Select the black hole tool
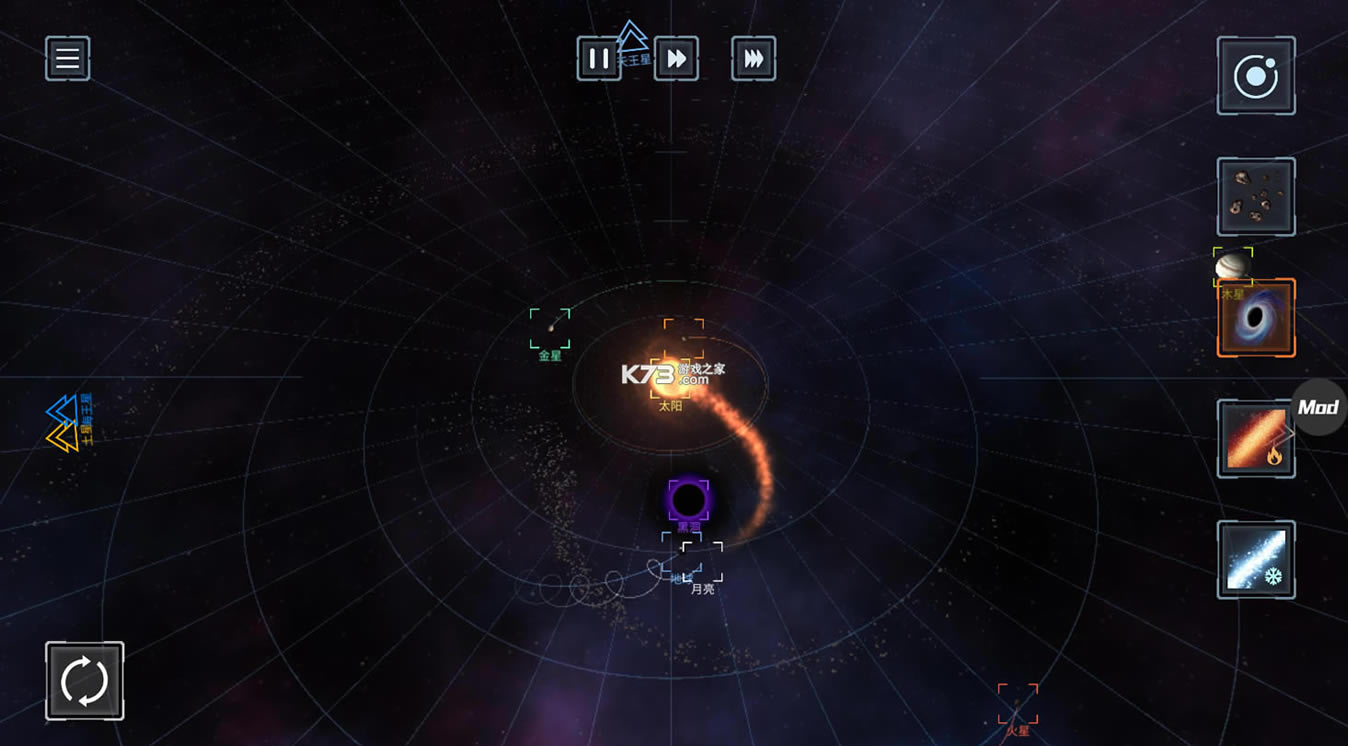This screenshot has height=746, width=1348. pyautogui.click(x=1256, y=319)
